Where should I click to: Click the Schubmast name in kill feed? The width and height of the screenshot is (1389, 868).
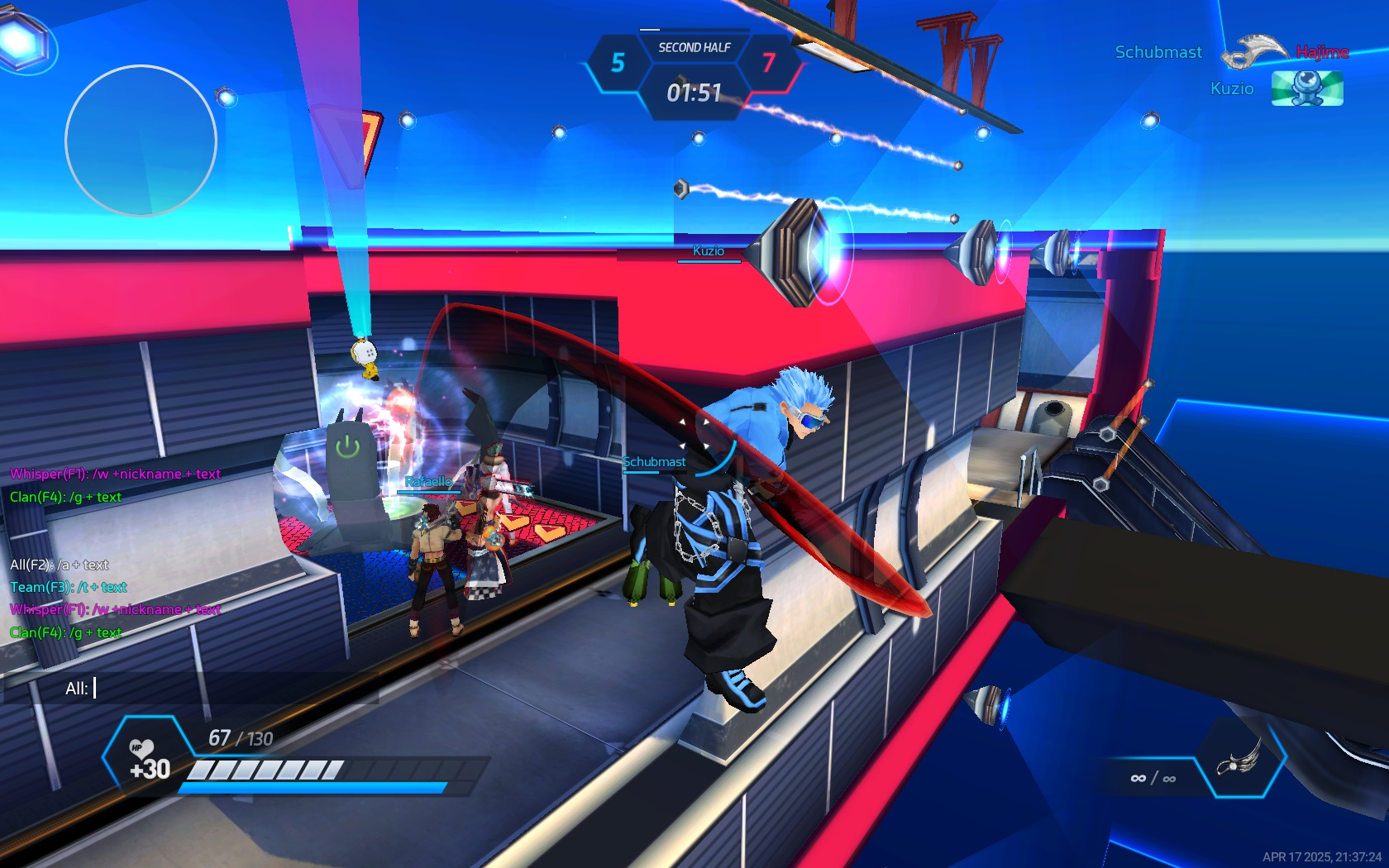coord(1158,52)
